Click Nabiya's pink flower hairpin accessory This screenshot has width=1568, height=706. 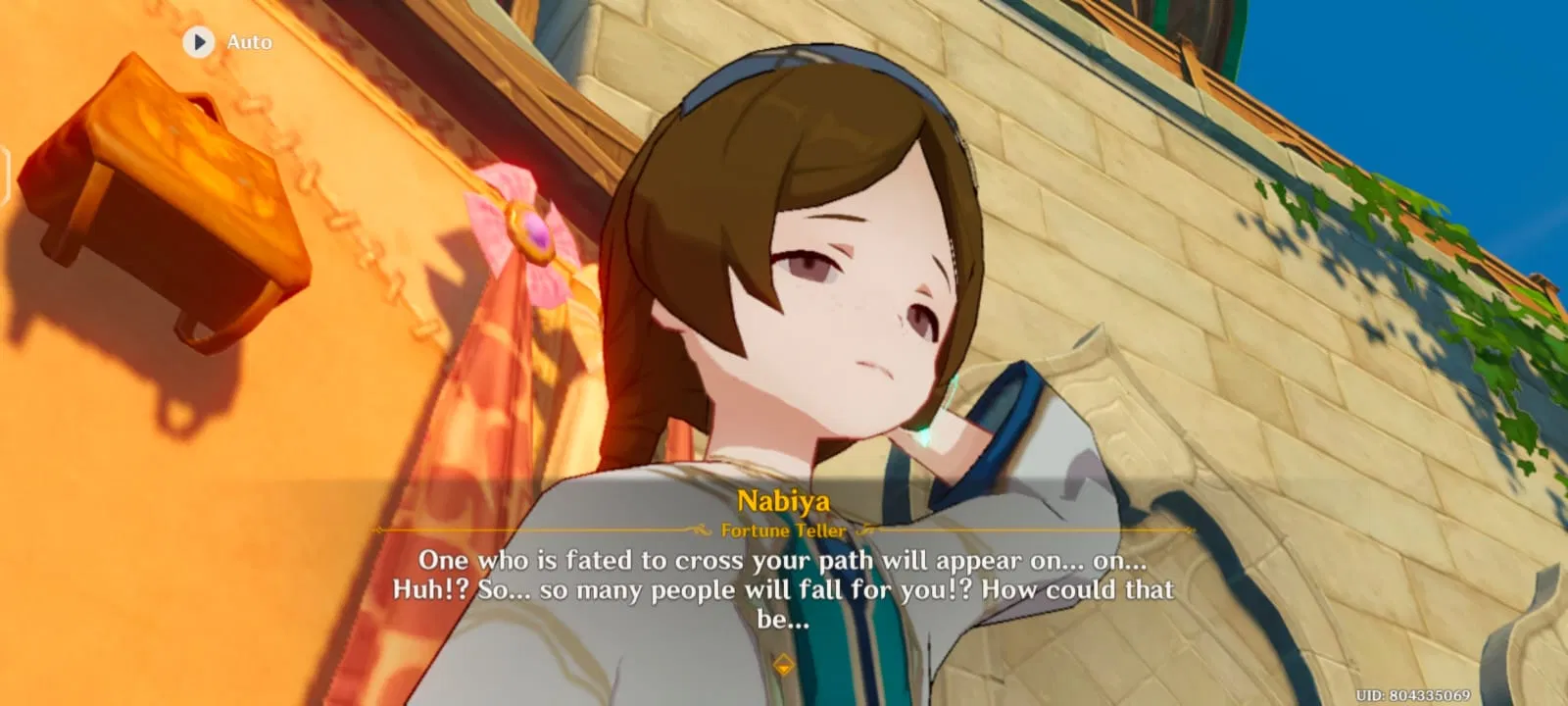point(534,230)
